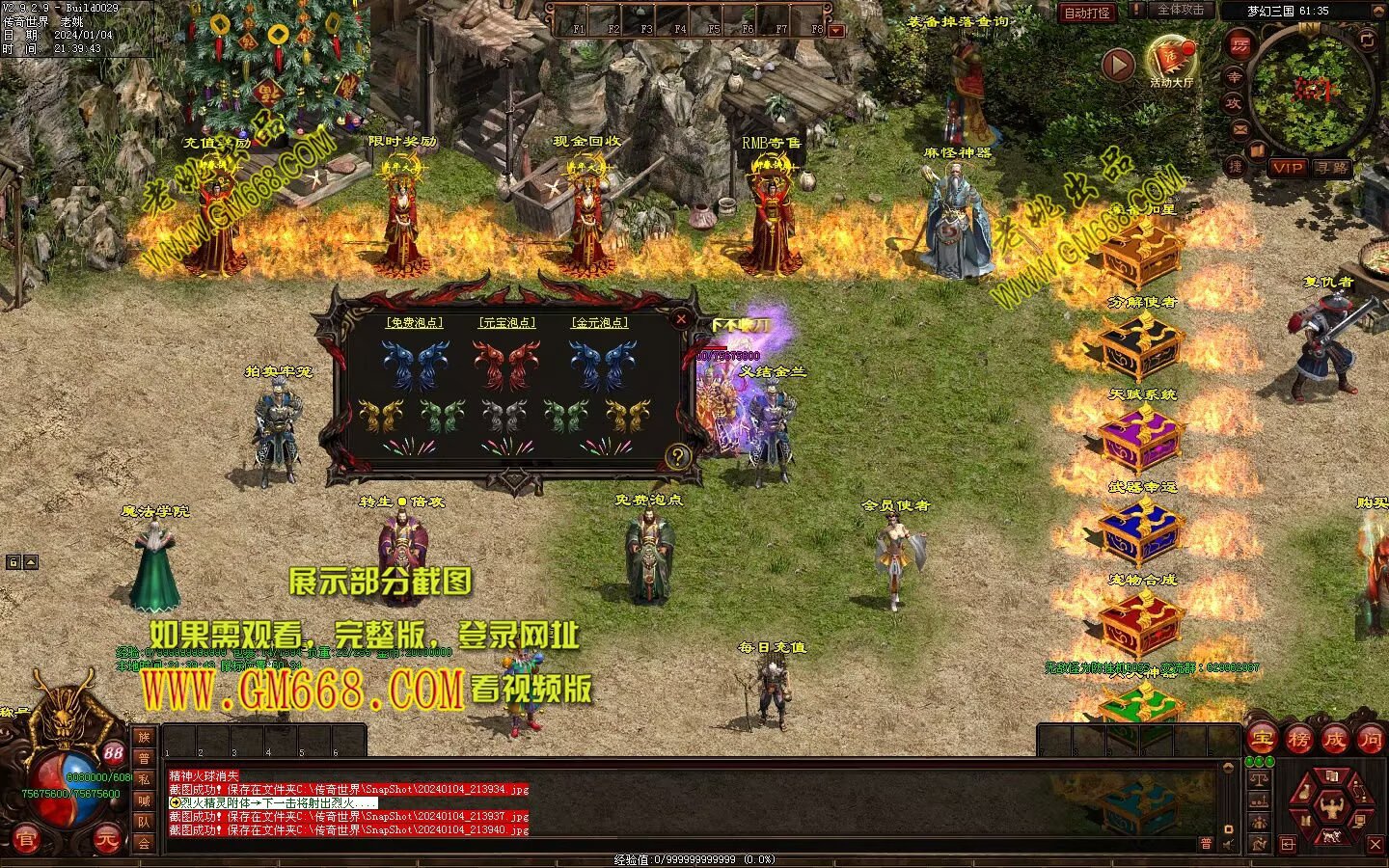
Task: Show the 榜 rankings button
Action: click(x=1299, y=740)
